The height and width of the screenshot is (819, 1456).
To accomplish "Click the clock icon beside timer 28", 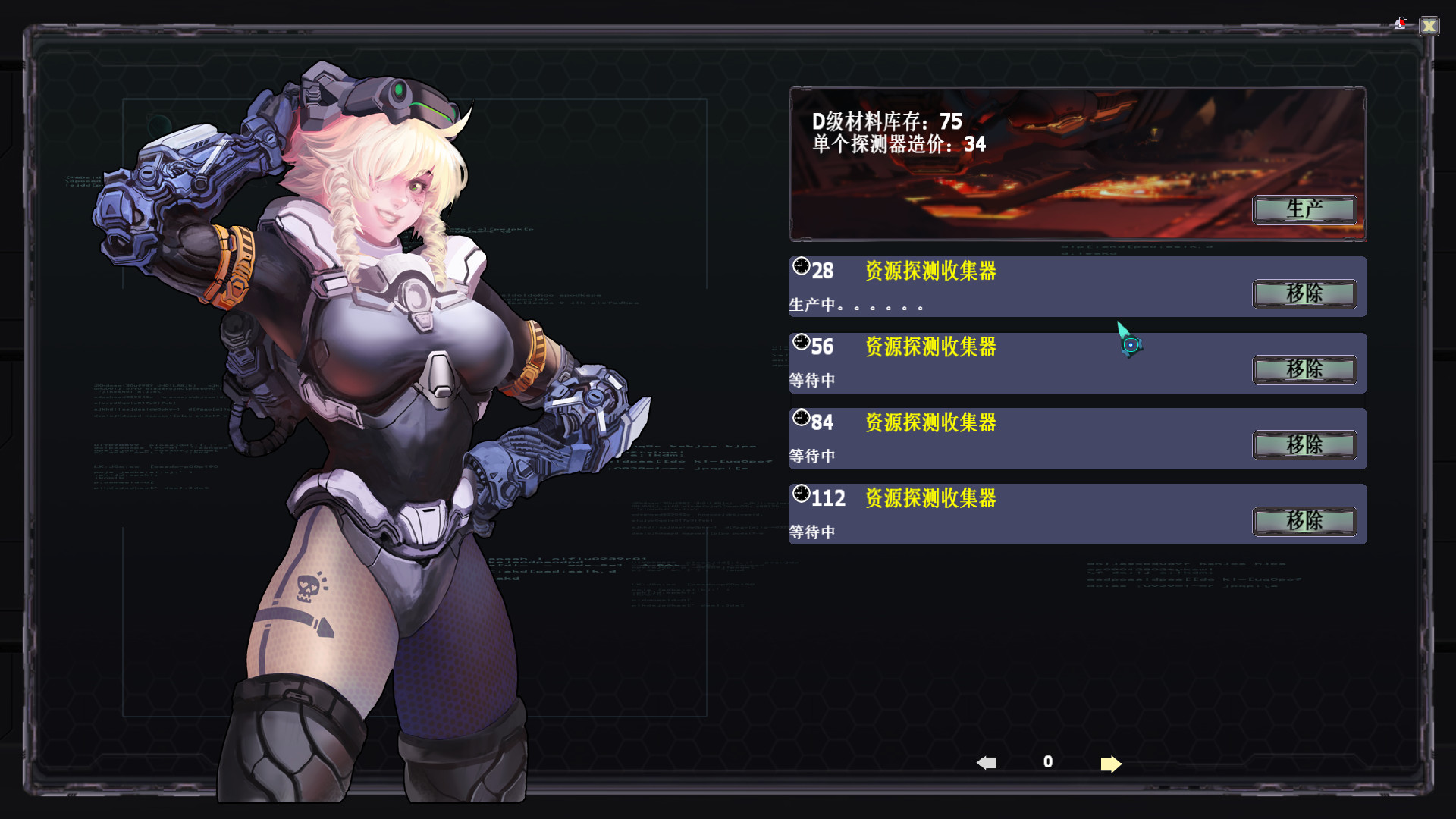I will tap(802, 267).
